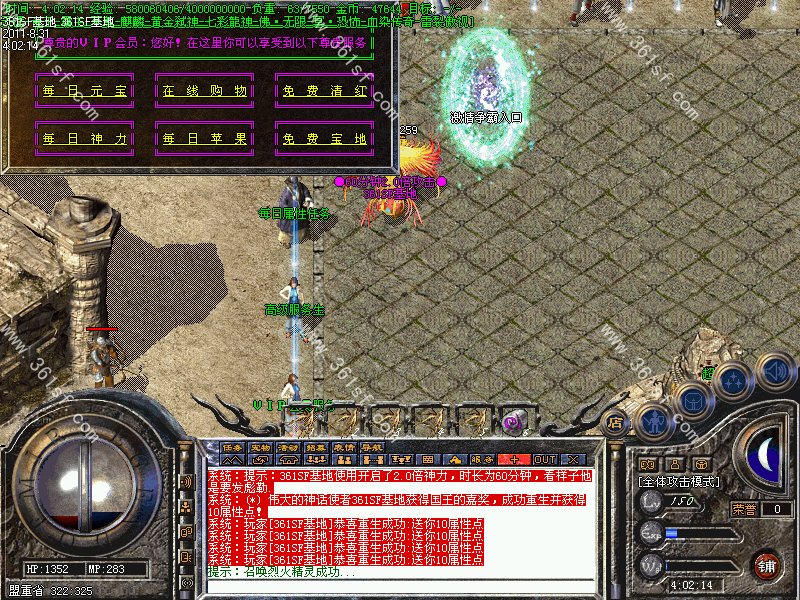This screenshot has width=800, height=600.
Task: Open the character equipment round icon
Action: tap(655, 420)
